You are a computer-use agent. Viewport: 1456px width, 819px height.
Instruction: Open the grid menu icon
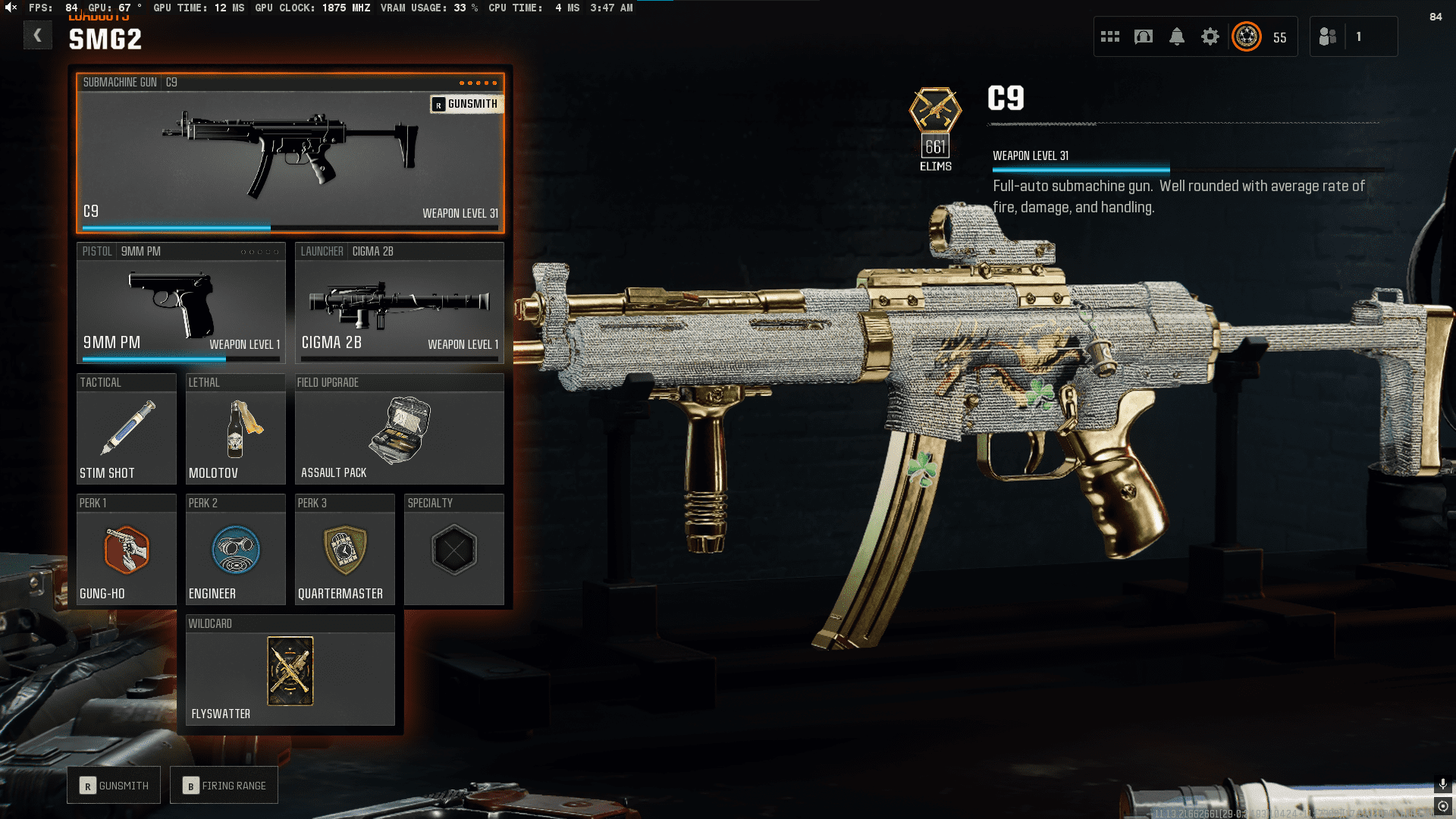click(x=1110, y=36)
